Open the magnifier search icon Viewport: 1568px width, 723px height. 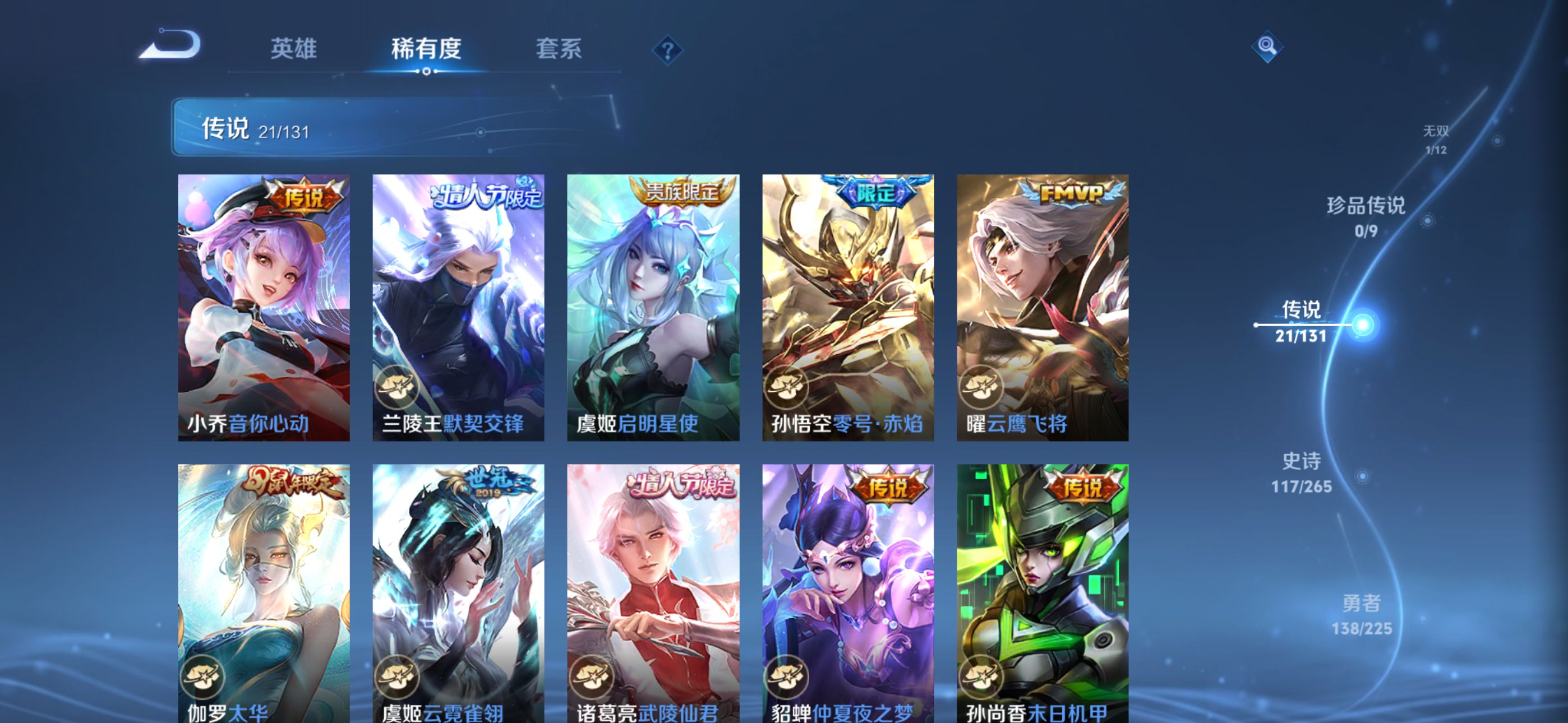point(1267,47)
